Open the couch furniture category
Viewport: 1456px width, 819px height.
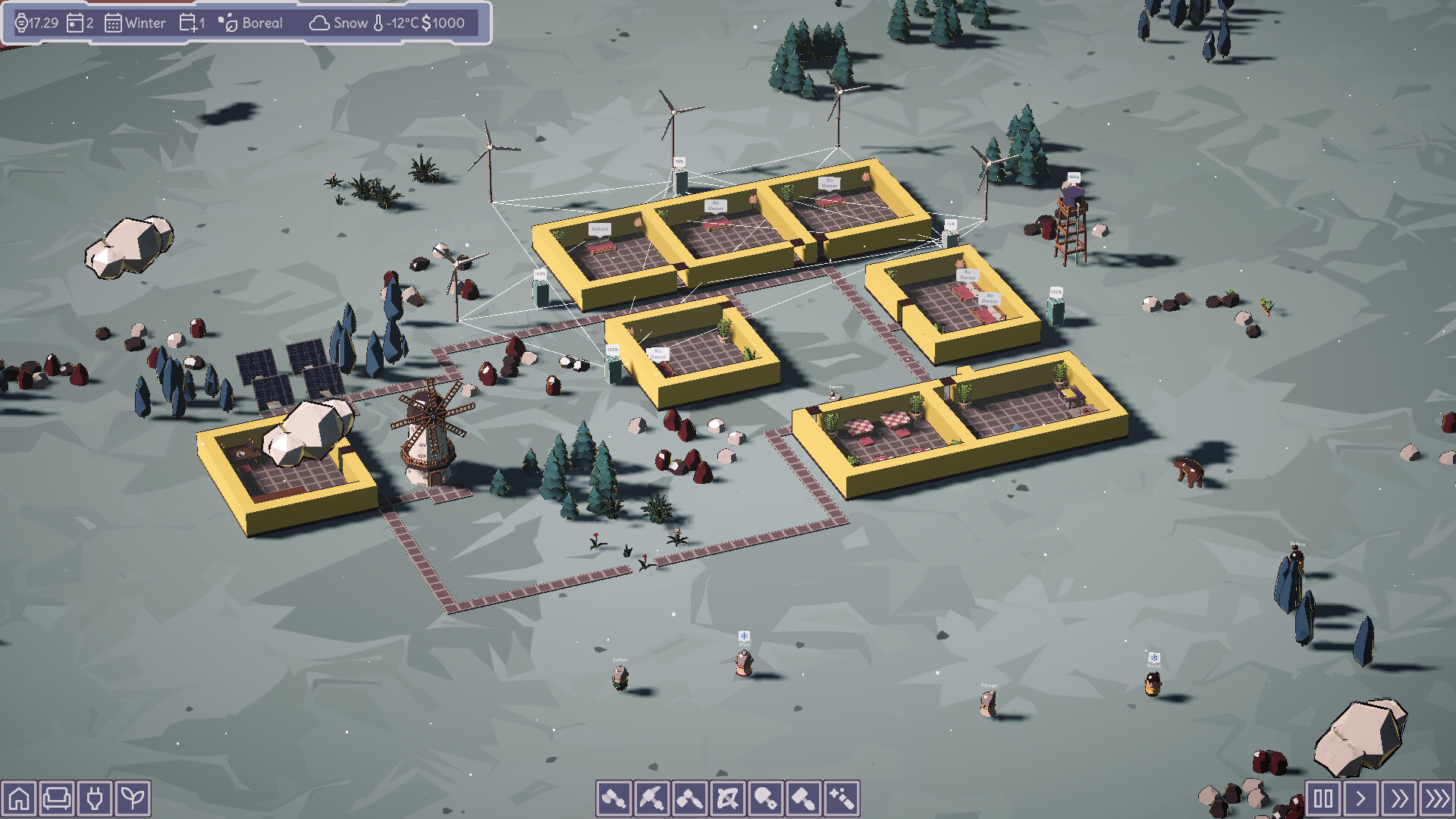coord(57,799)
